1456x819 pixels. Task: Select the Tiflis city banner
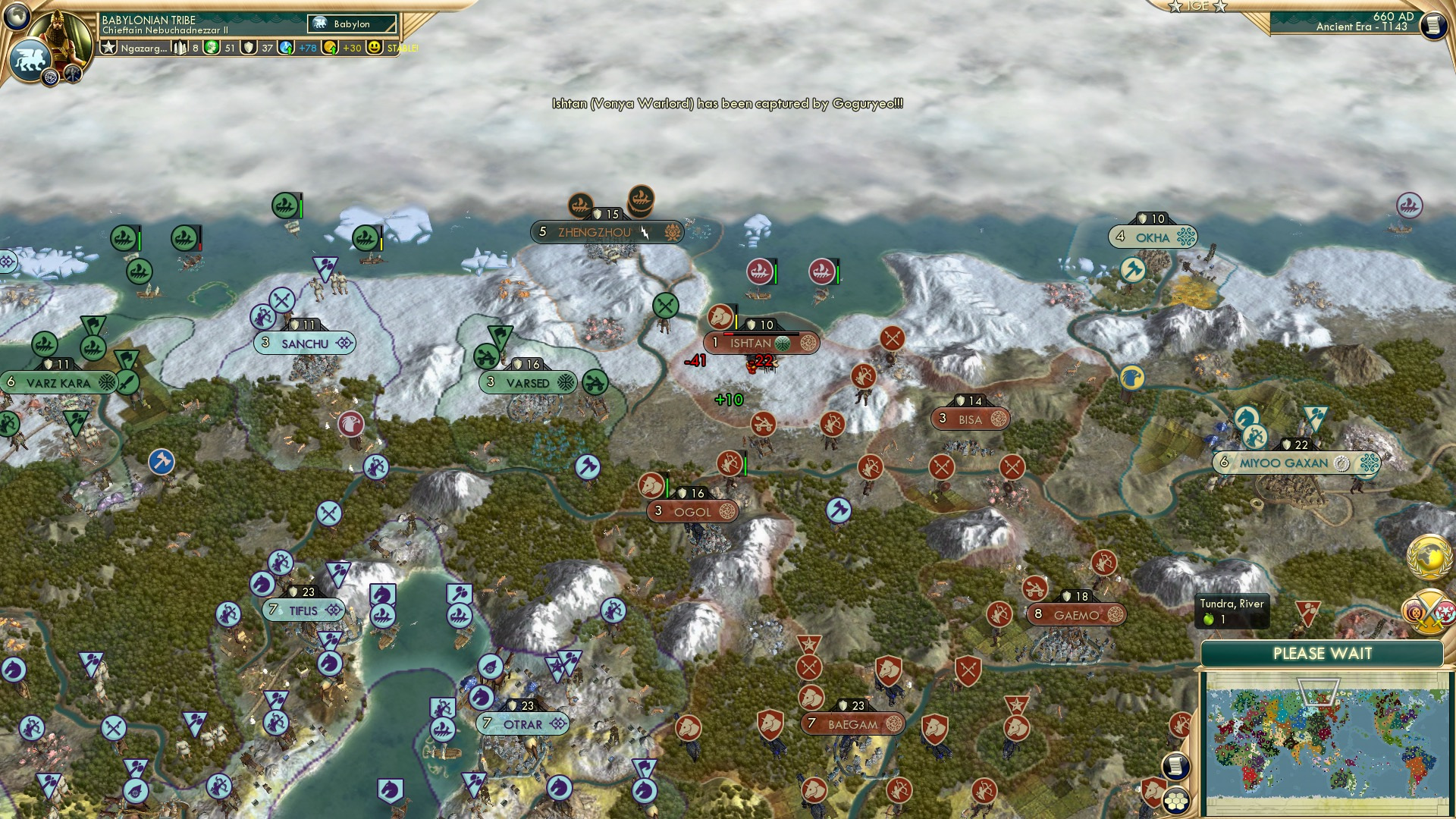click(303, 609)
